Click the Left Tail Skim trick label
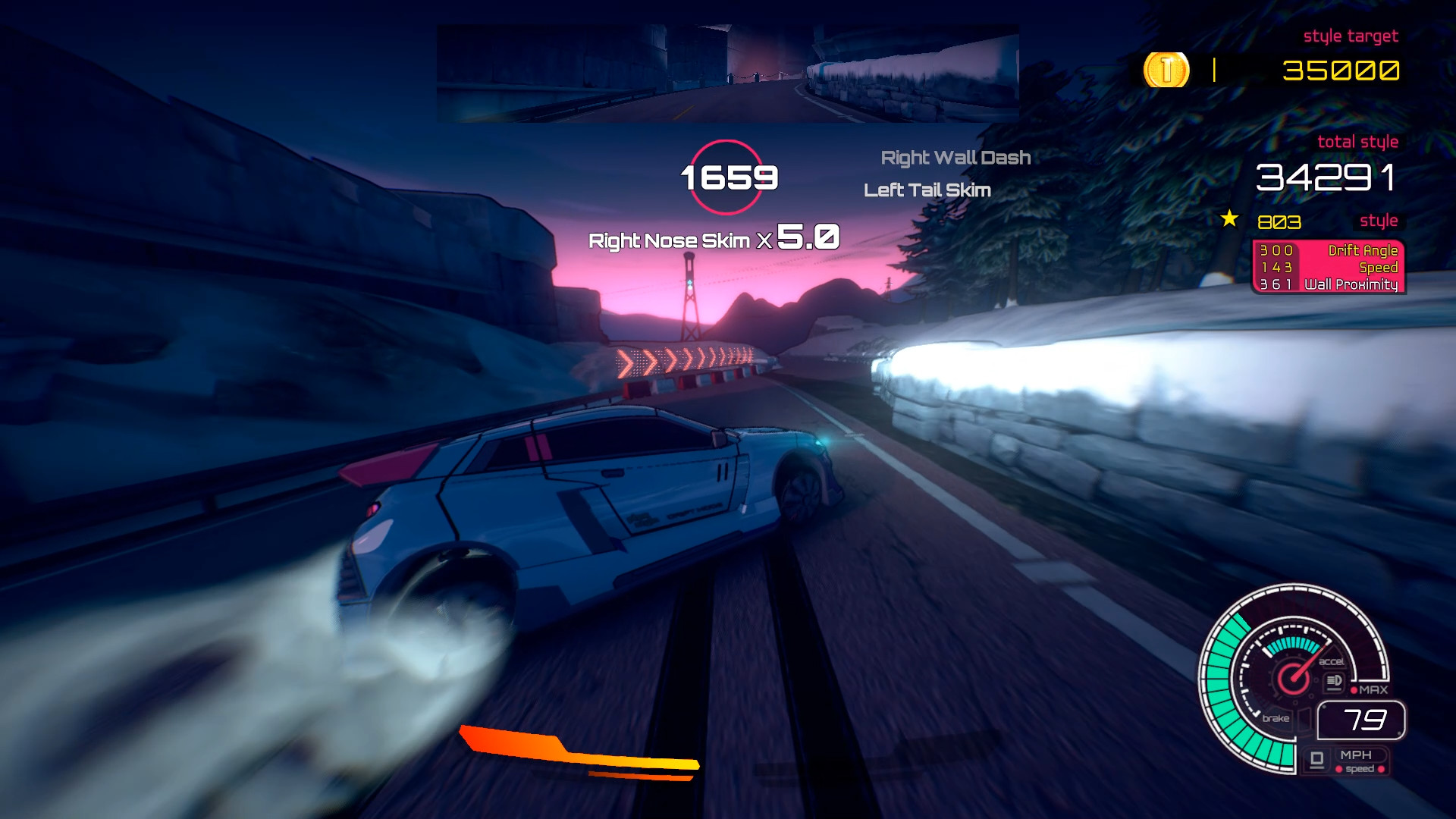 pos(928,190)
